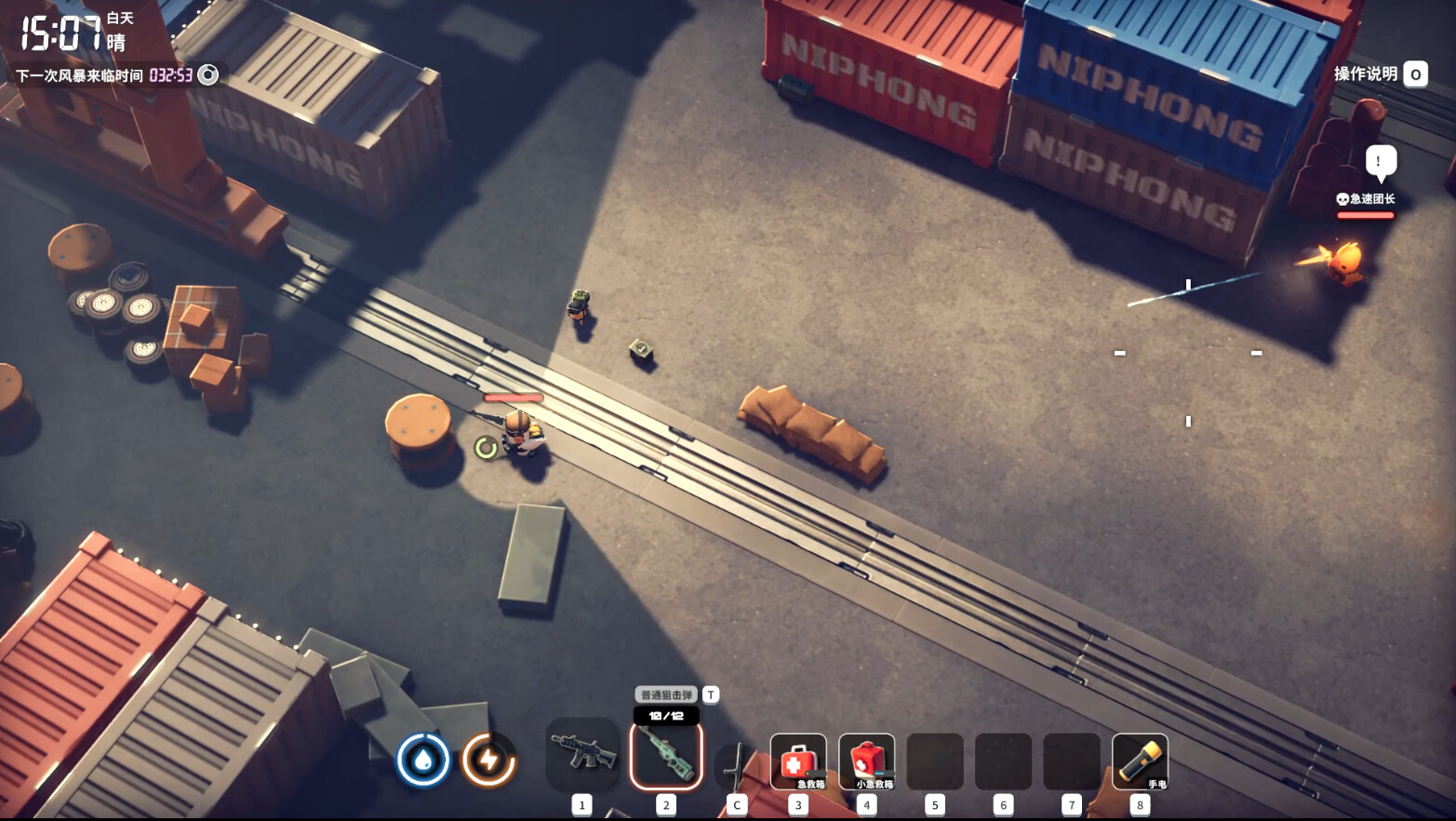Screen dimensions: 1456x821
Task: Click the orange lightning energy icon
Action: 488,760
